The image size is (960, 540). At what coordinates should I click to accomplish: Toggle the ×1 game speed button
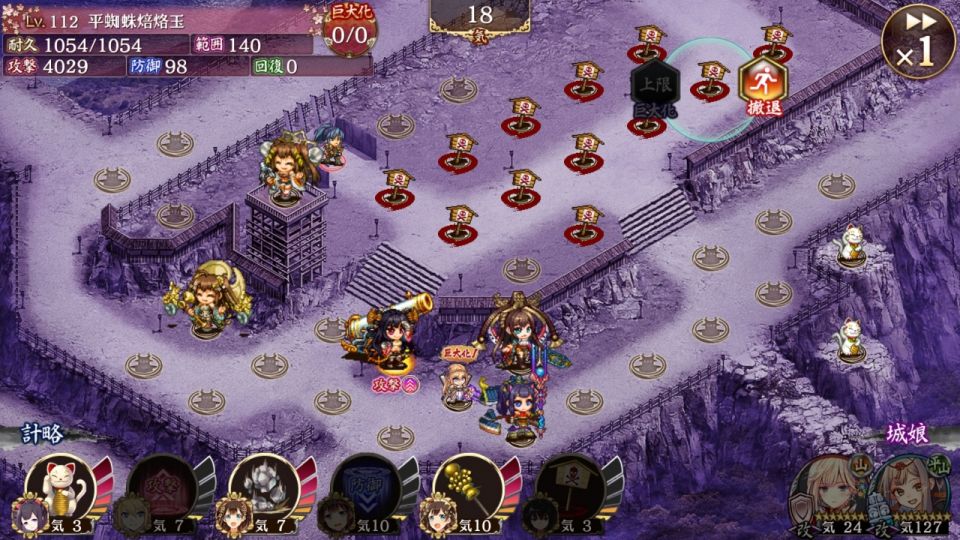[x=916, y=42]
